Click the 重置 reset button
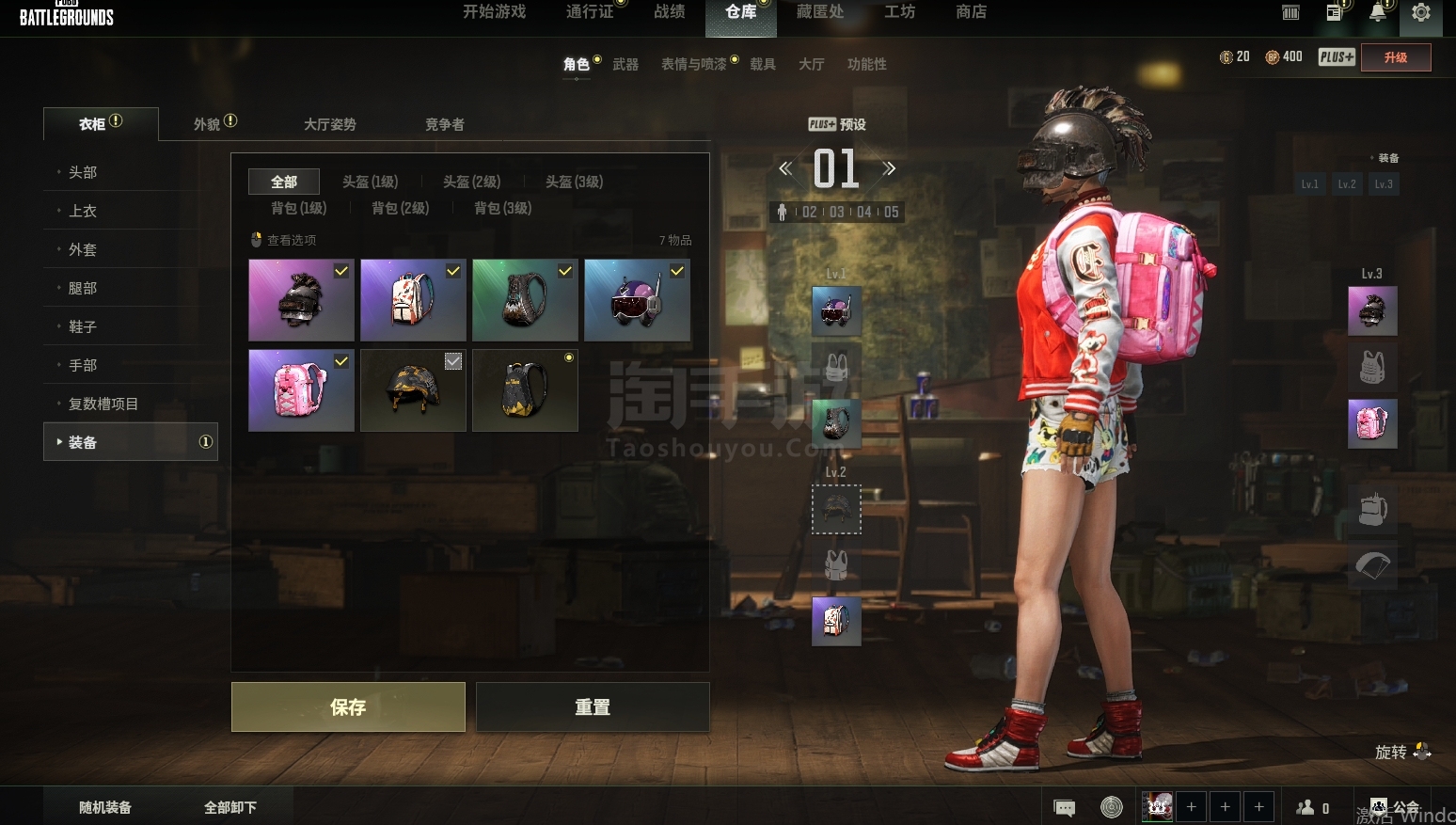 (593, 706)
